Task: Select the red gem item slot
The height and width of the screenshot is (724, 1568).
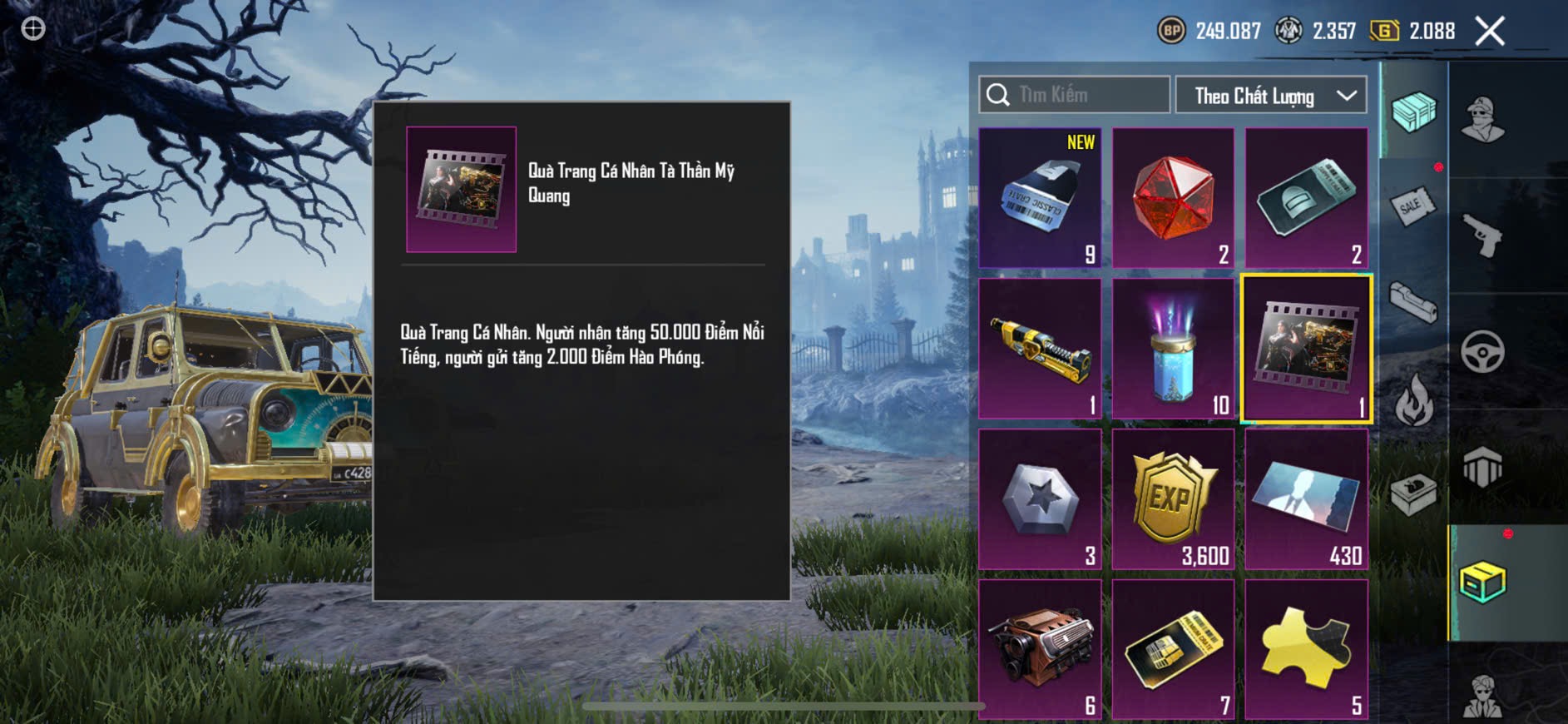Action: tap(1173, 198)
